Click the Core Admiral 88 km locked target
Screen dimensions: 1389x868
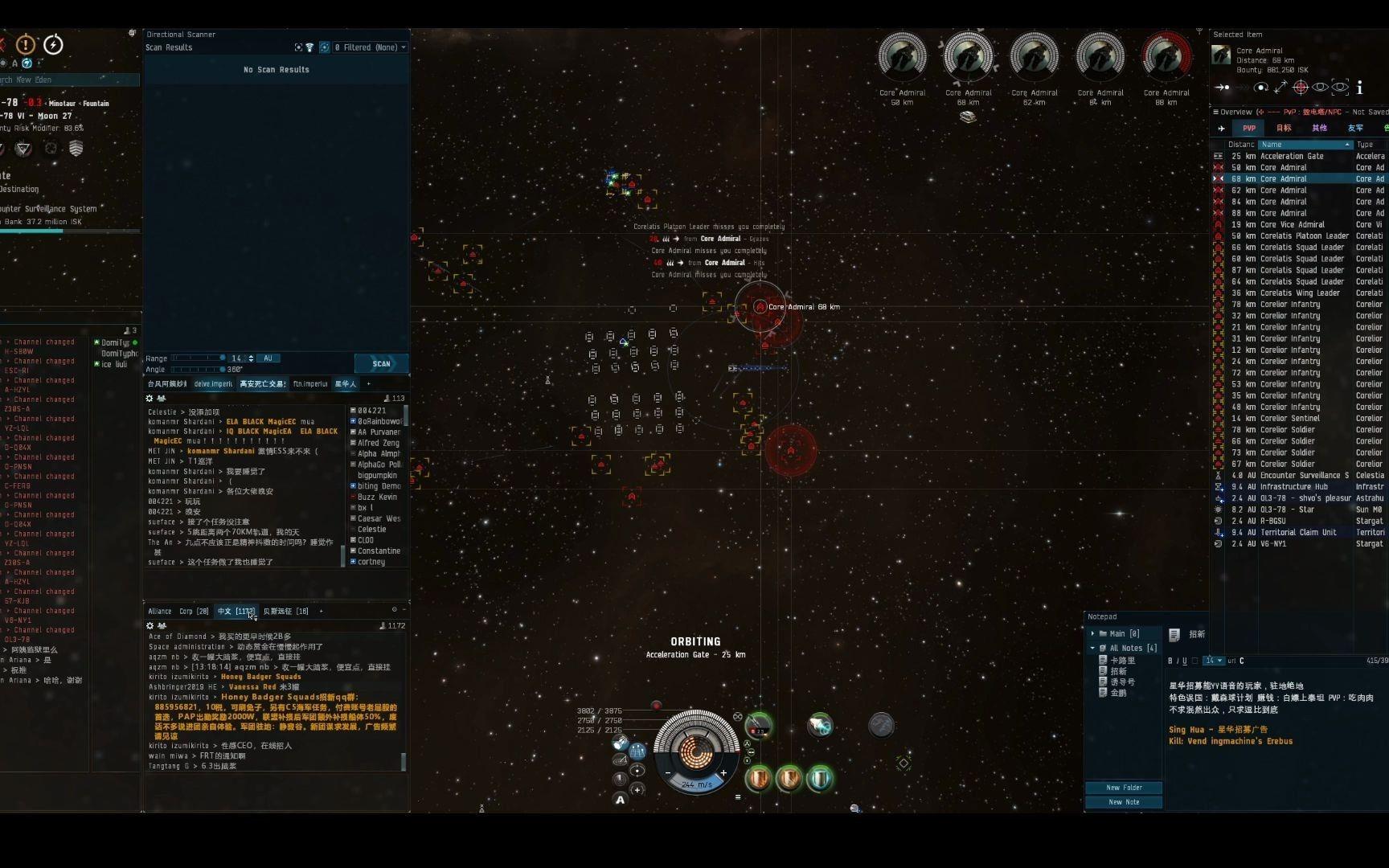pyautogui.click(x=1166, y=58)
